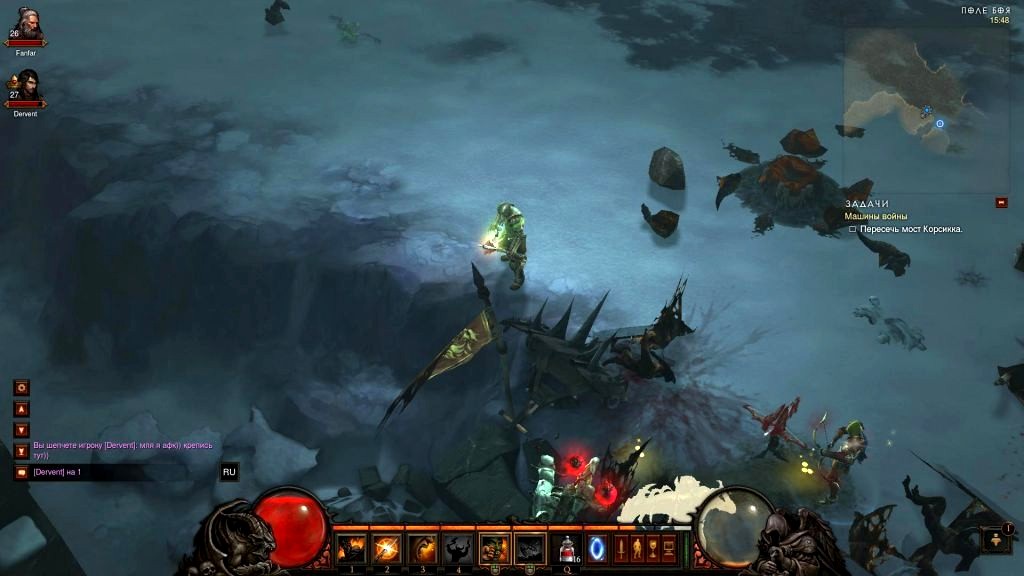Activate the skill in hotbar slot 1

point(351,548)
